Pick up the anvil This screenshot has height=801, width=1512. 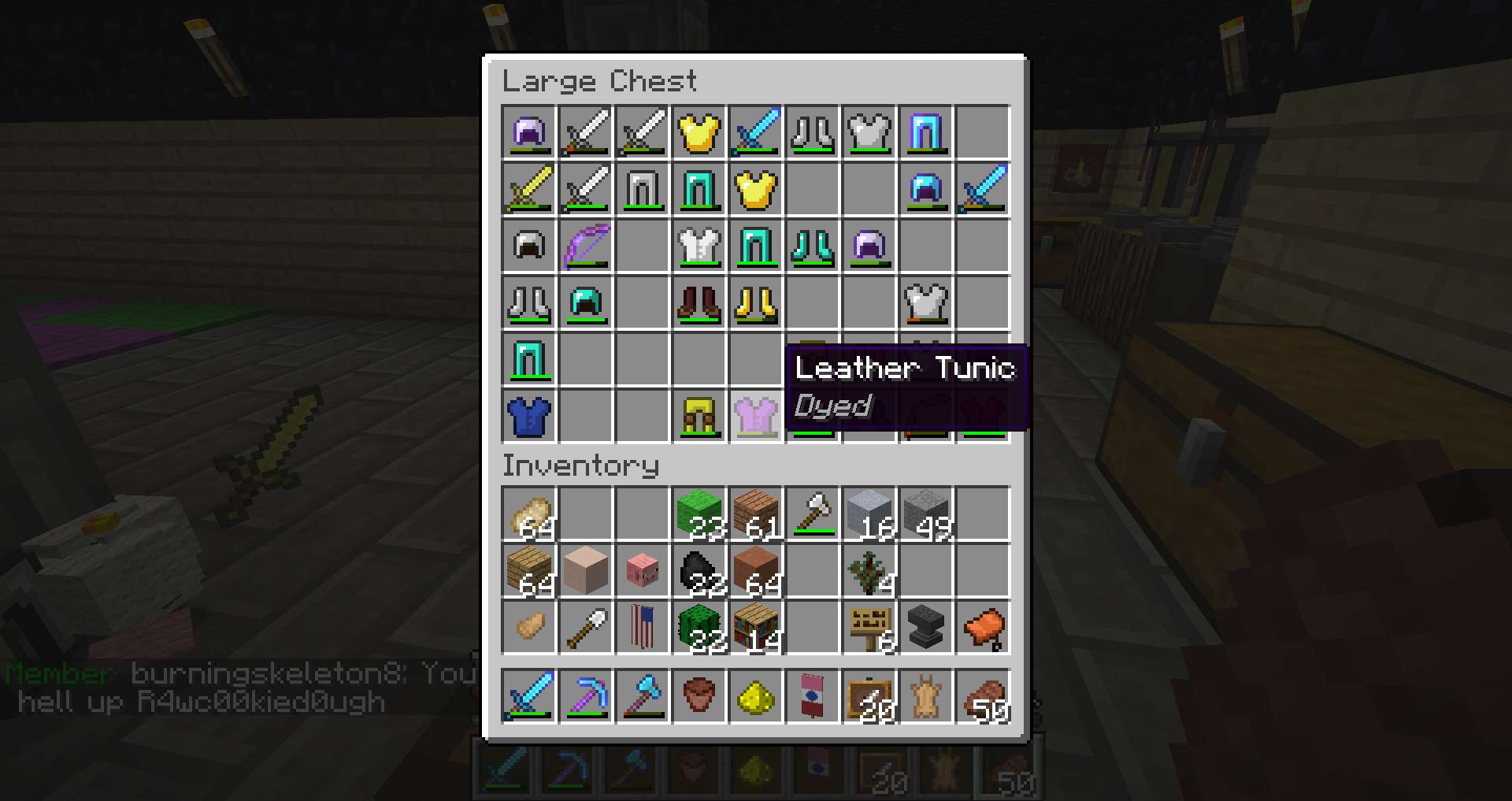(926, 629)
